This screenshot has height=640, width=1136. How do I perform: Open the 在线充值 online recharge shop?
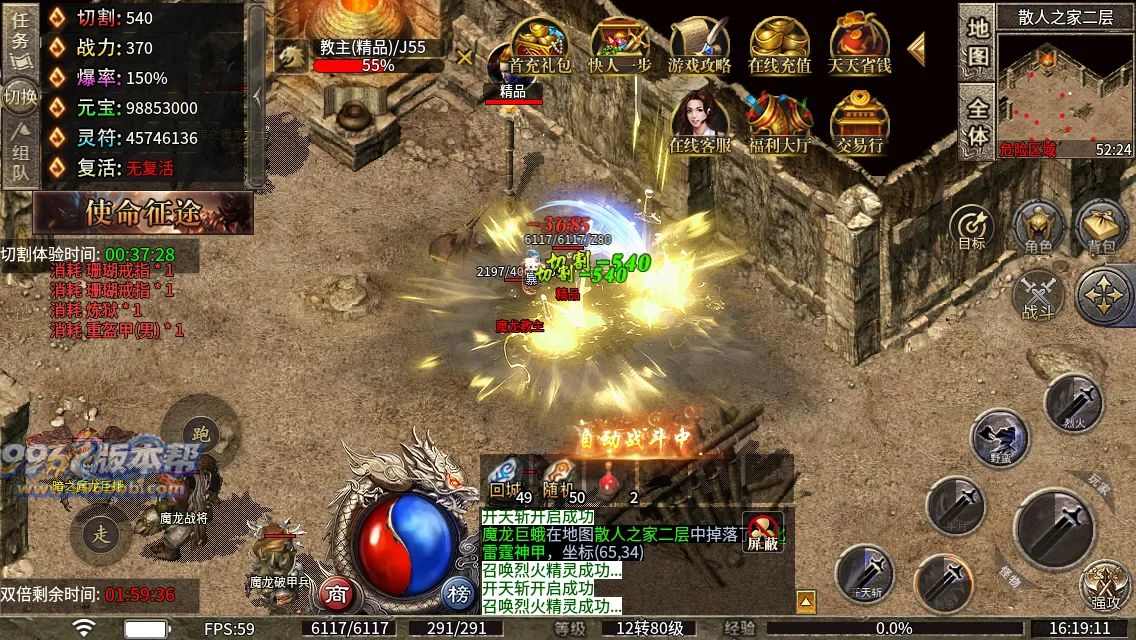pos(779,45)
